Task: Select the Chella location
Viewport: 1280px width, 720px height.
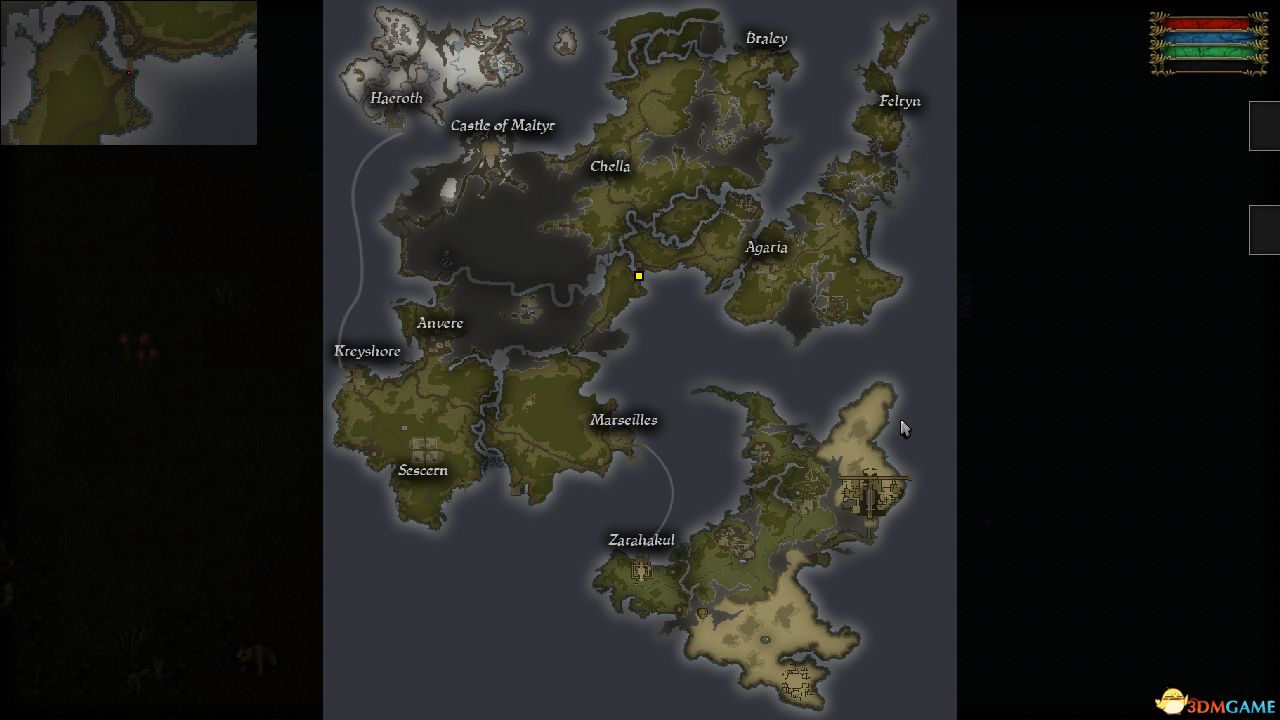Action: pos(610,166)
